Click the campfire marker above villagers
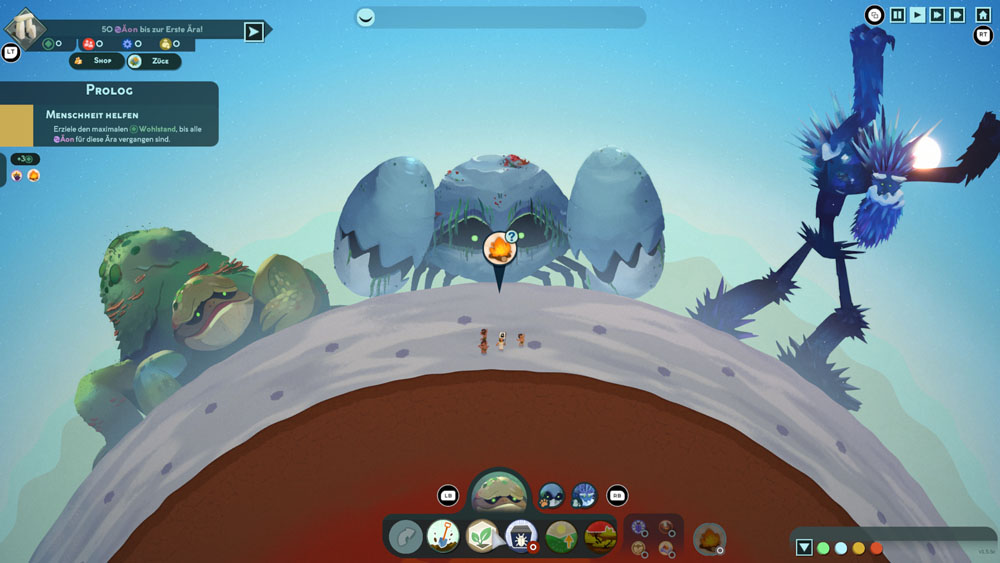 (498, 249)
